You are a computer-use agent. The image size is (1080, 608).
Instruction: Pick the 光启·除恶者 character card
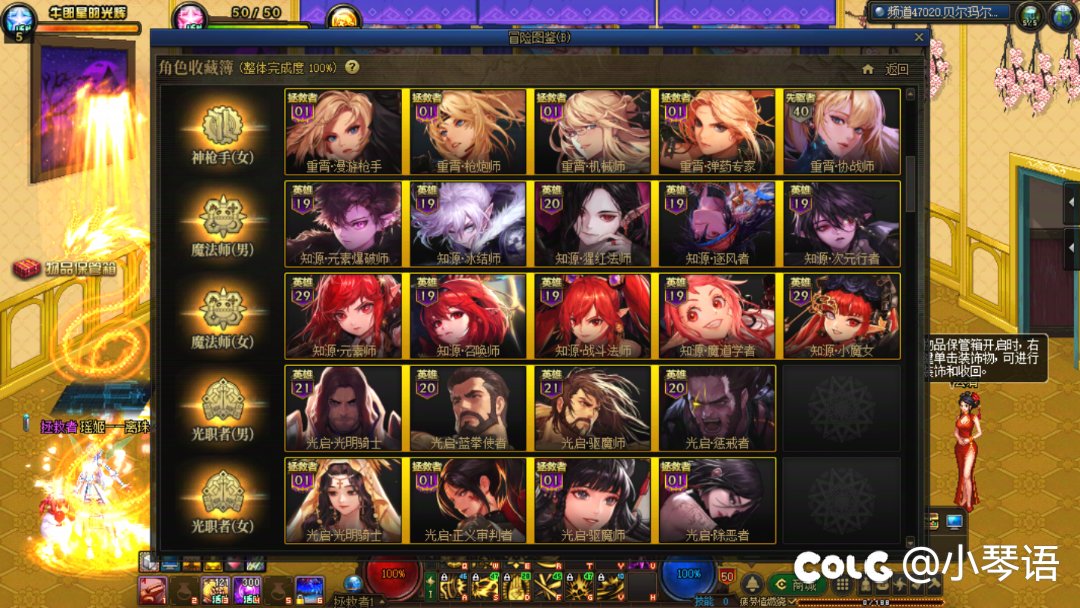(716, 500)
